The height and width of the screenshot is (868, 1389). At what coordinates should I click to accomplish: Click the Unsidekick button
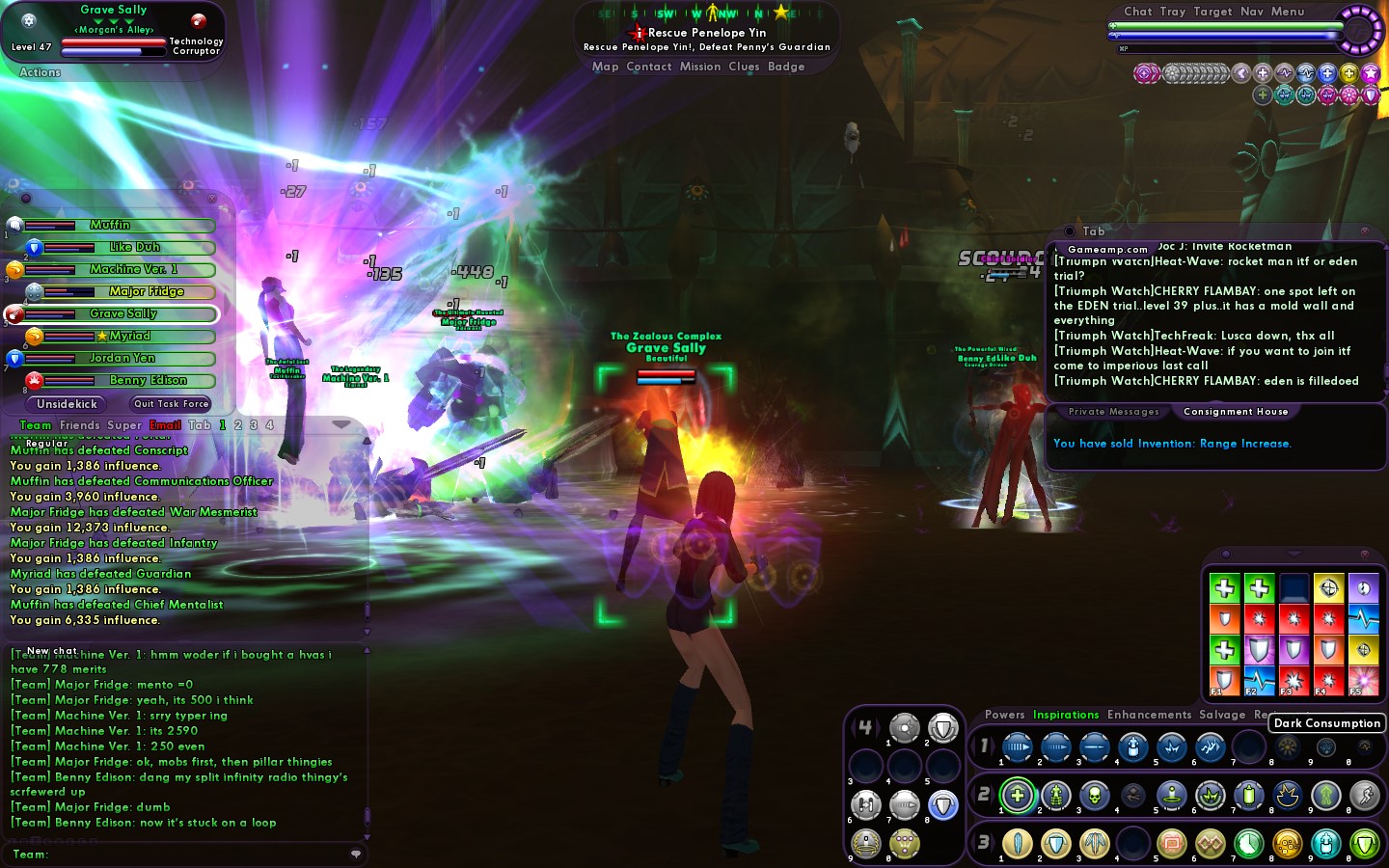pyautogui.click(x=67, y=404)
